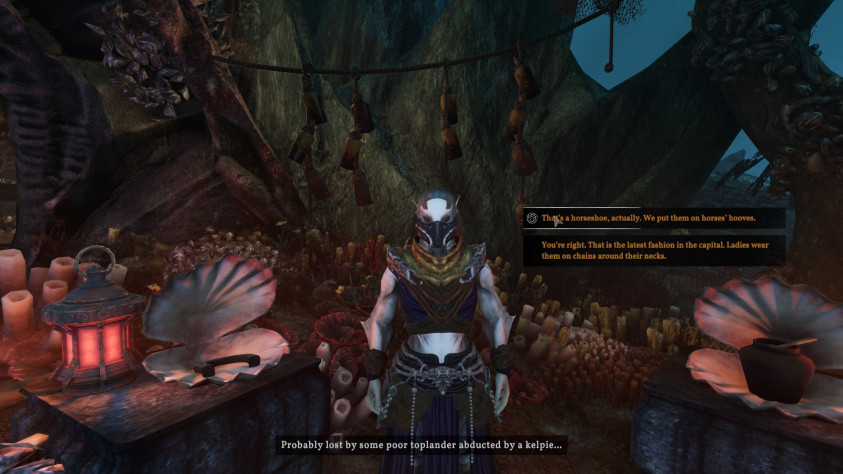Select the "You're right" latest fashion reply
843x474 pixels.
click(654, 250)
